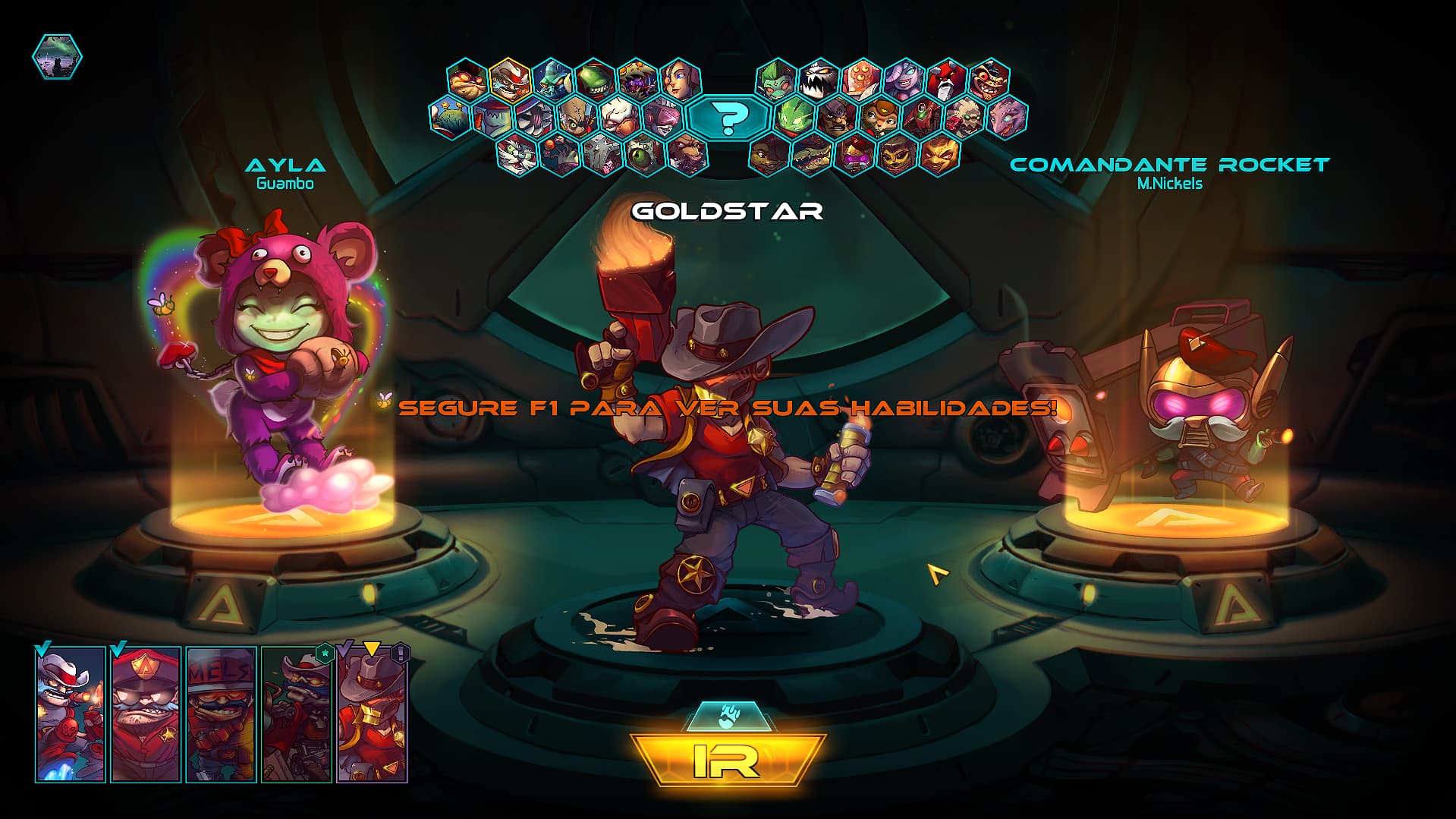
Task: Choose the crocodile character portrait
Action: point(810,154)
